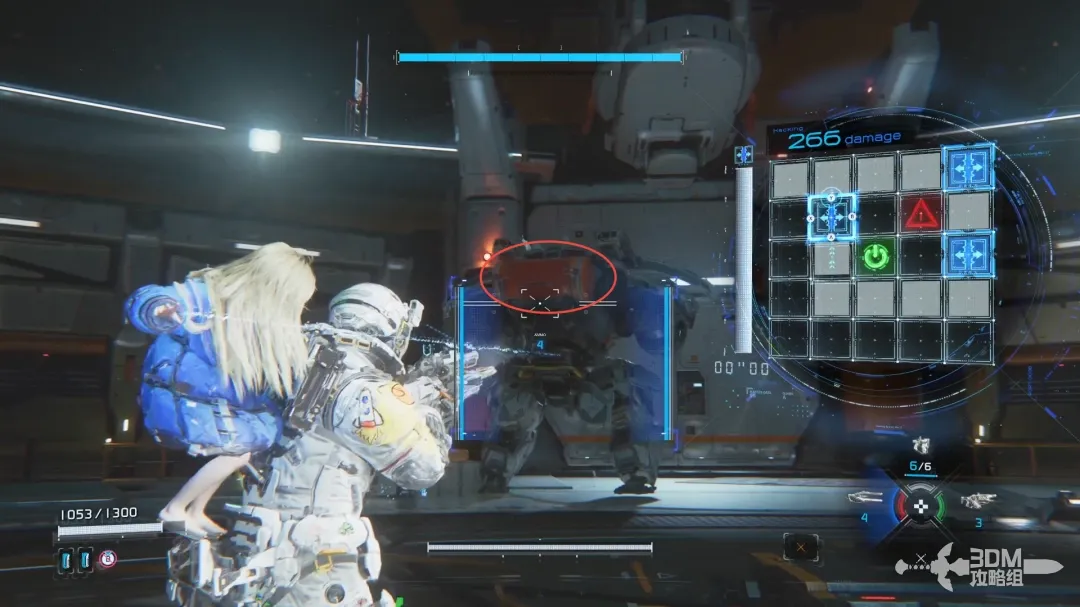Select the highlighted hacking cursor tile
Viewport: 1080px width, 607px height.
click(831, 214)
